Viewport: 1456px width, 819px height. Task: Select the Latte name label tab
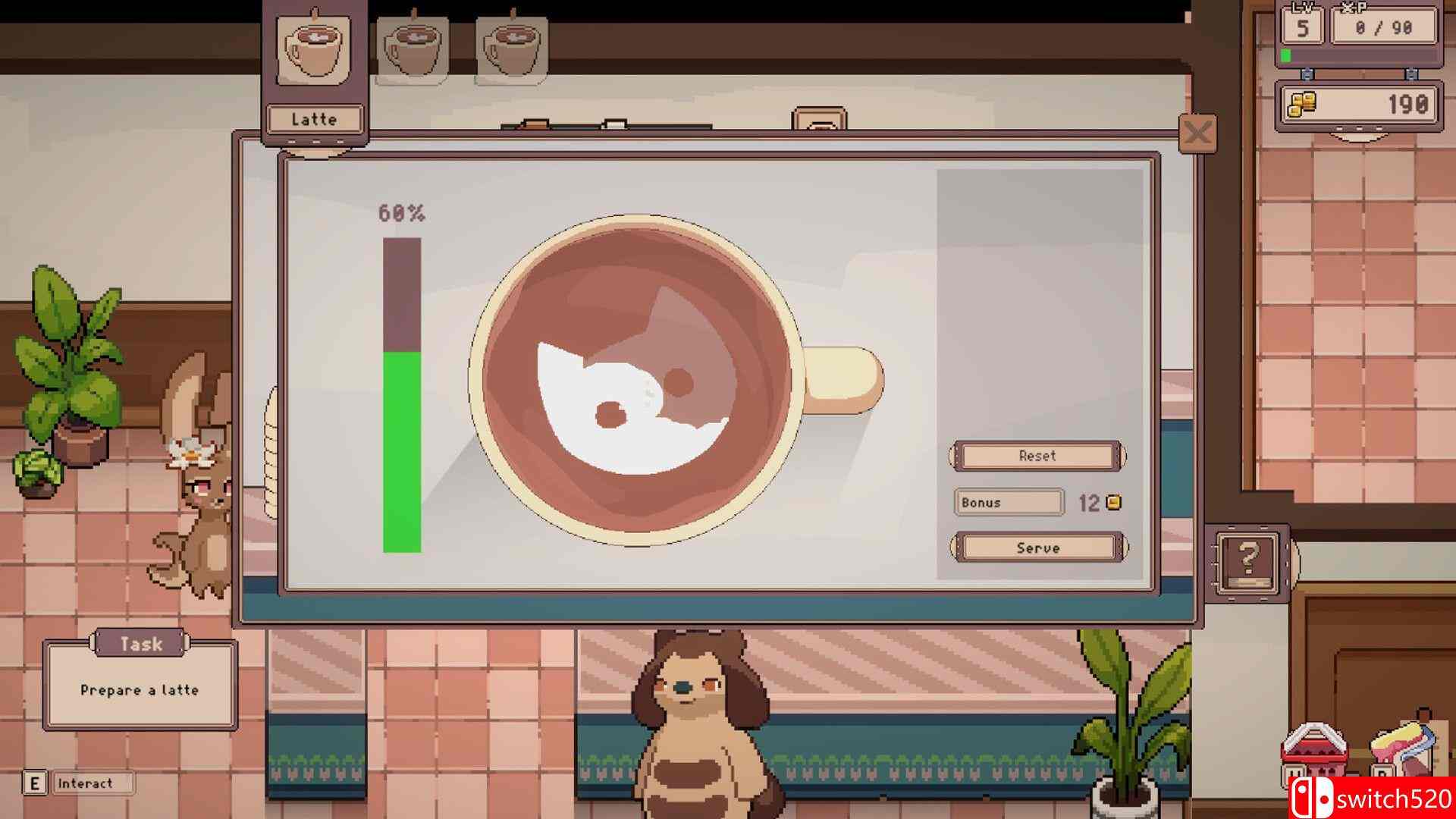[313, 118]
